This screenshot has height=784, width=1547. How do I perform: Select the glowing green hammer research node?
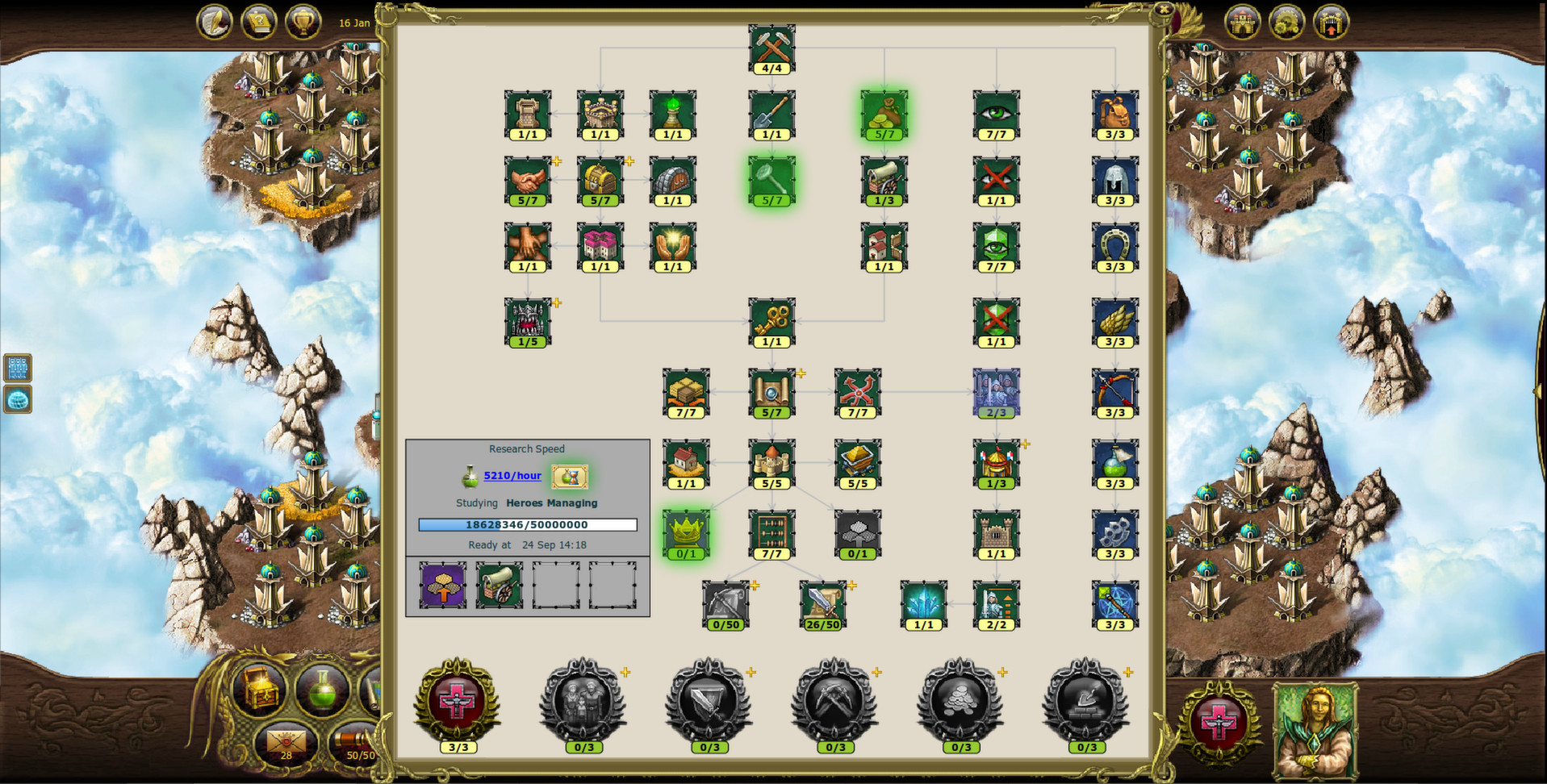771,179
